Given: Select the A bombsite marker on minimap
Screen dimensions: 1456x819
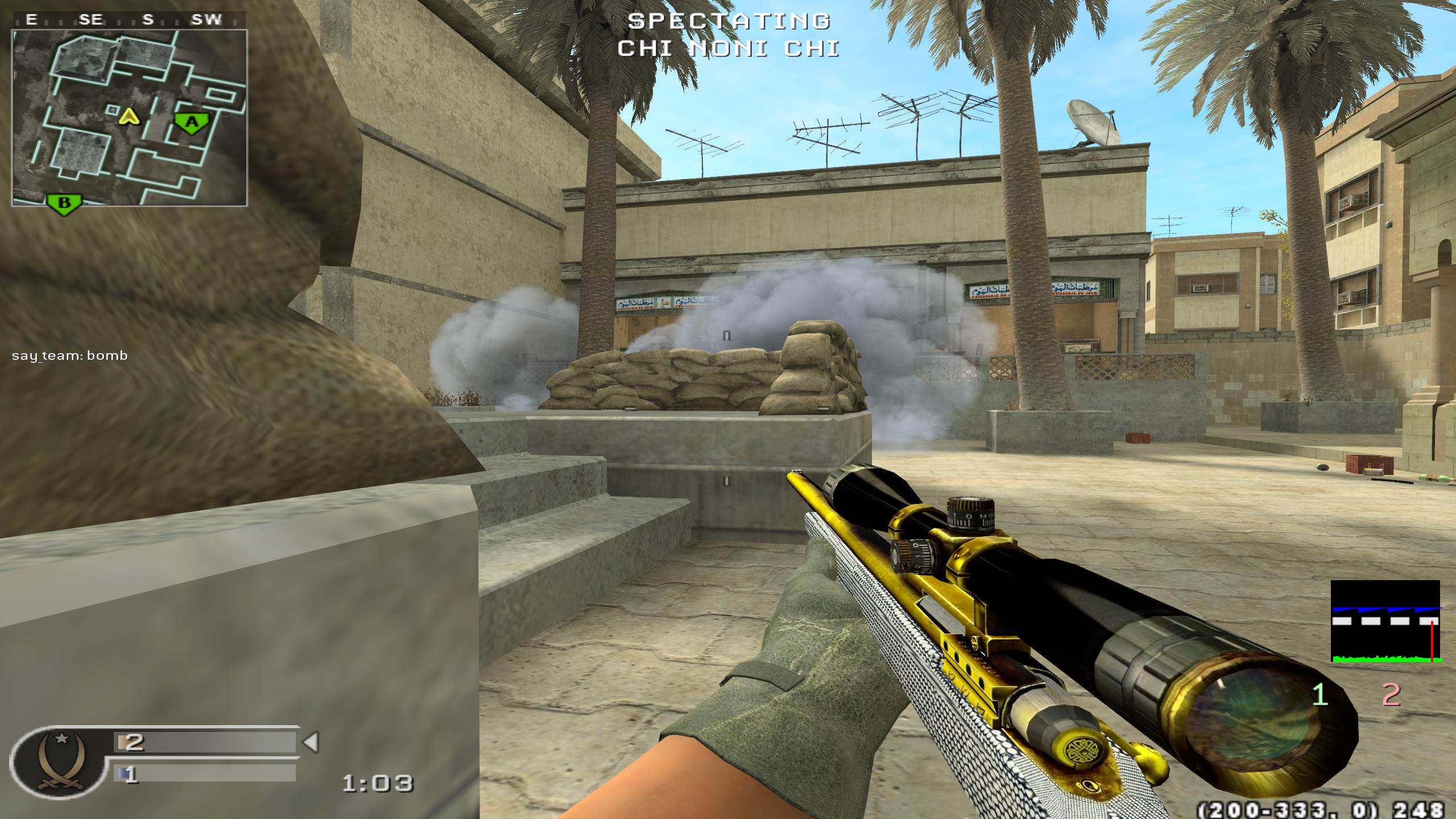Looking at the screenshot, I should [192, 123].
